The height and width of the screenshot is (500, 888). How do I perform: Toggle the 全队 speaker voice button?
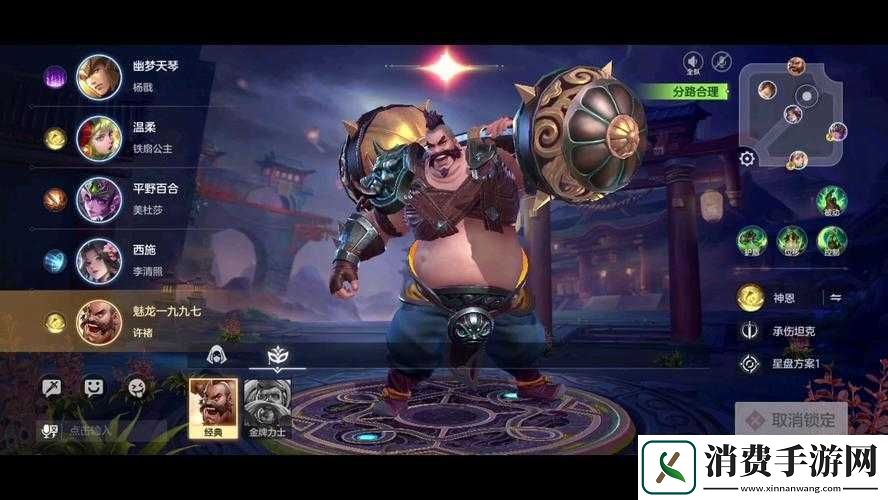[x=692, y=63]
